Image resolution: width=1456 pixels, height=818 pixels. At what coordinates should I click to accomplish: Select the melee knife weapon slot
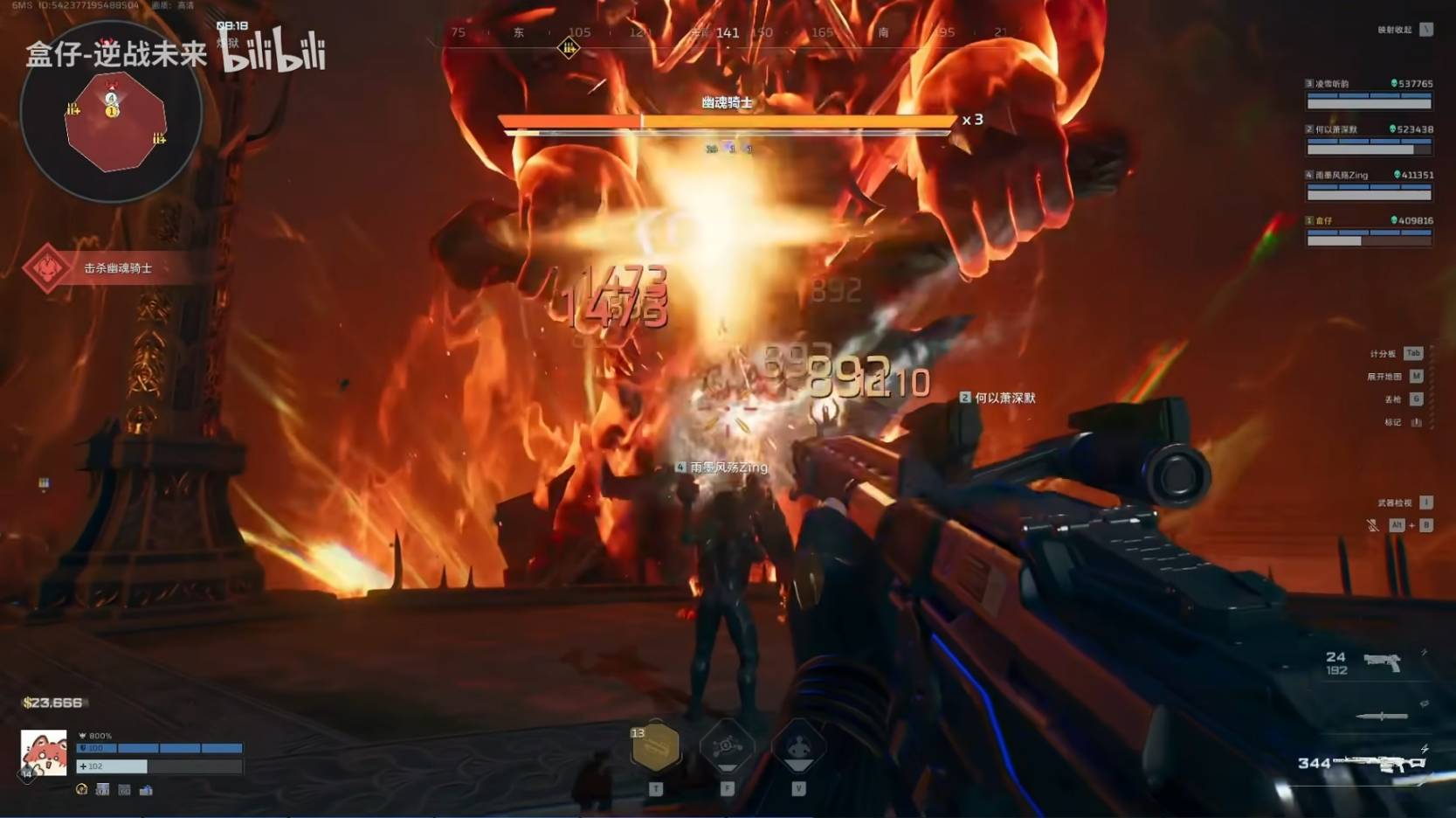tap(1382, 717)
